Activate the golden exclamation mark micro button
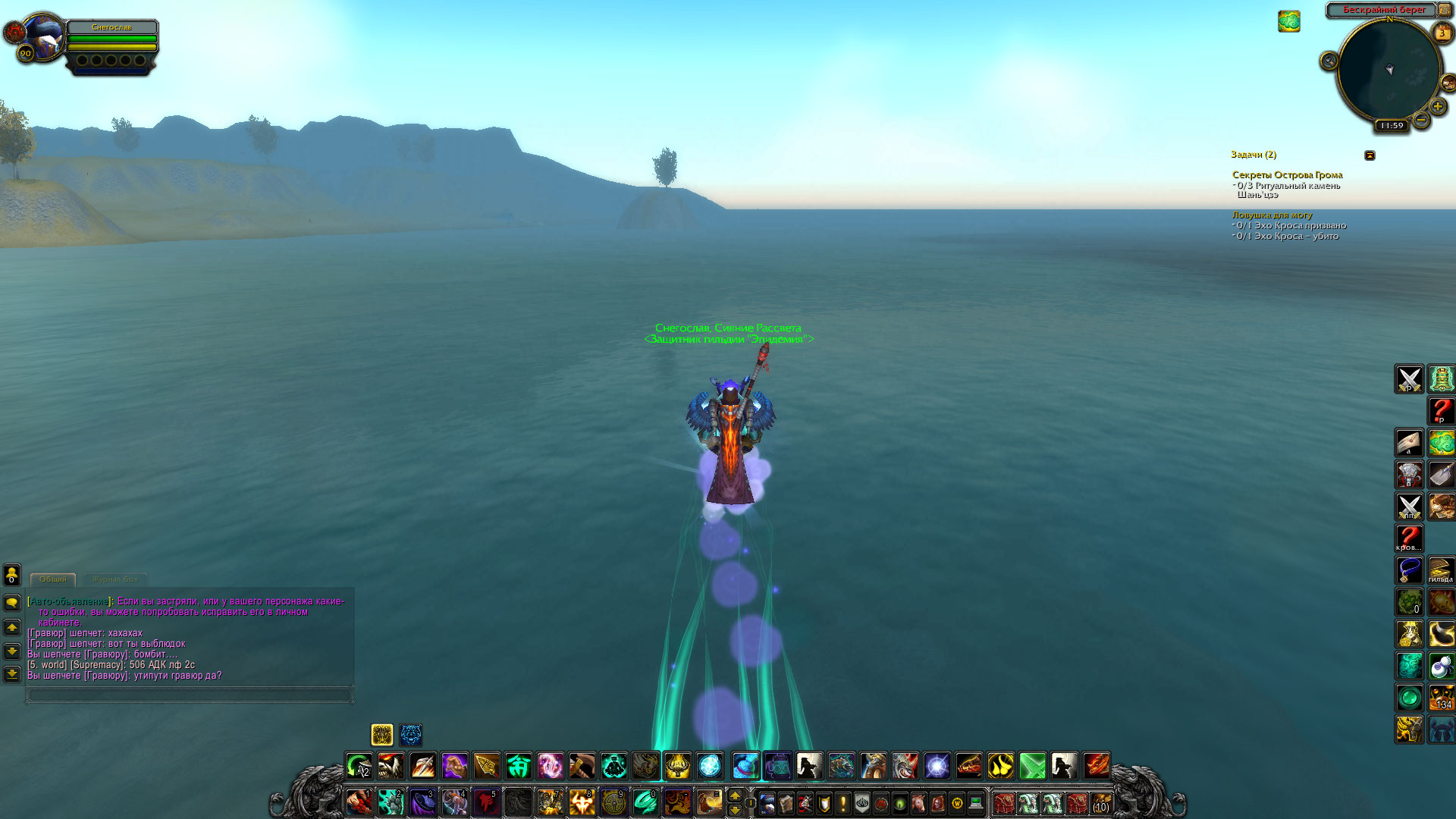1456x819 pixels. pos(843,802)
